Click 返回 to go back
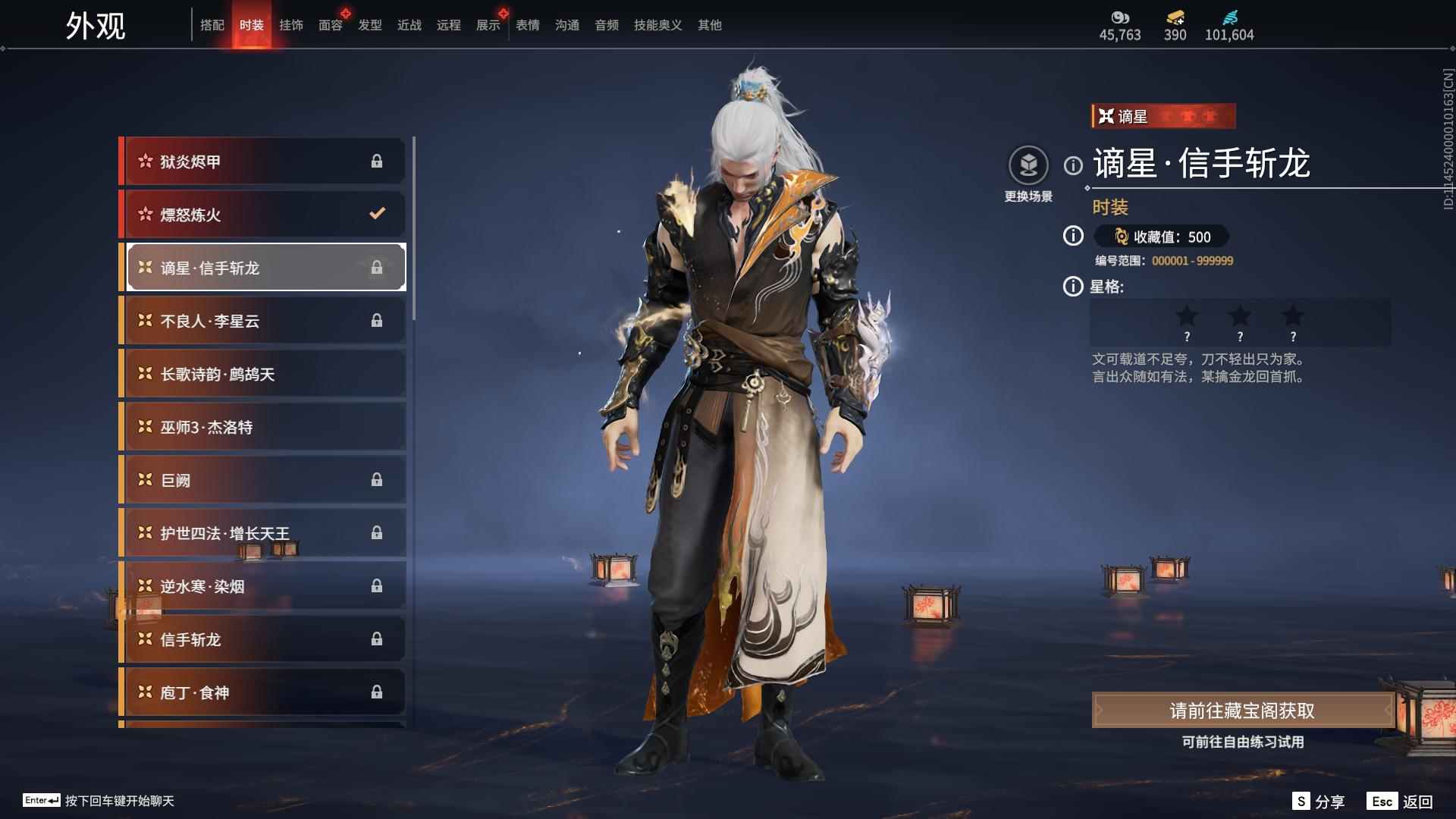Viewport: 1456px width, 819px height. tap(1400, 802)
